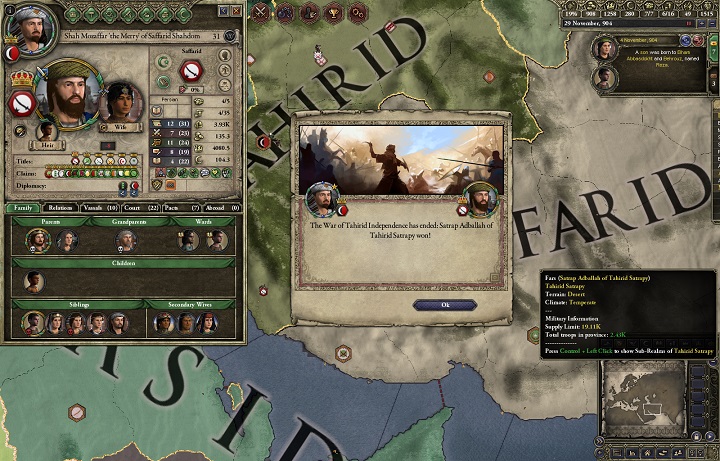Screen dimensions: 720x461
Task: Open the heir's portrait
Action: click(46, 129)
